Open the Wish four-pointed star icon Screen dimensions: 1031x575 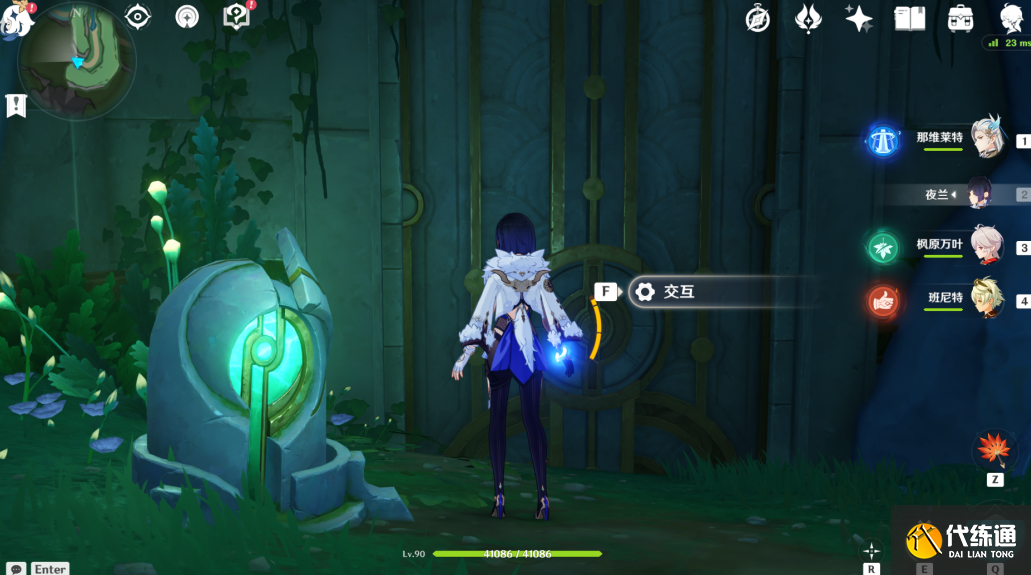click(858, 19)
